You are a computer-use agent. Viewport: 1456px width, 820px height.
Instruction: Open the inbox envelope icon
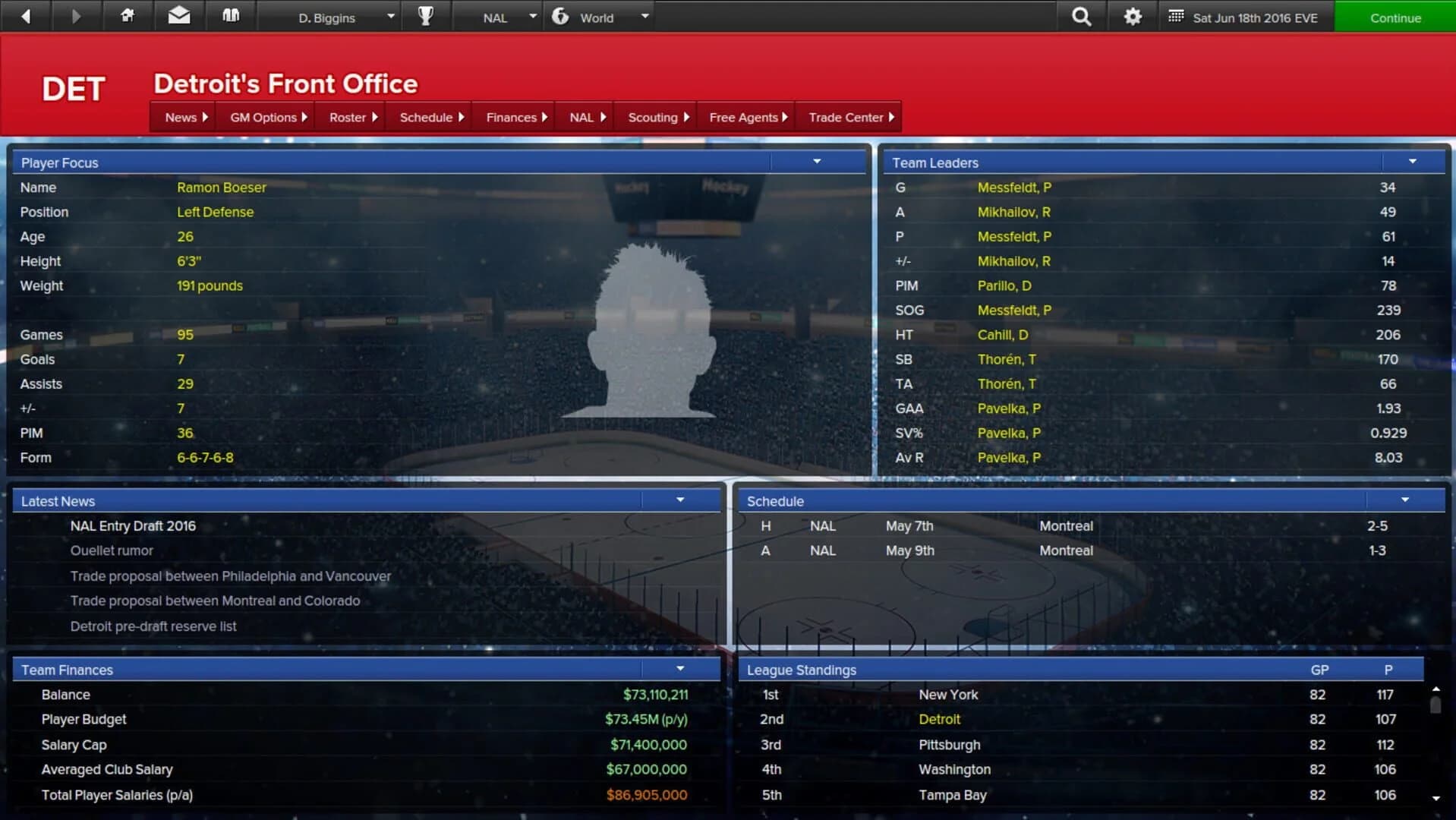tap(179, 16)
